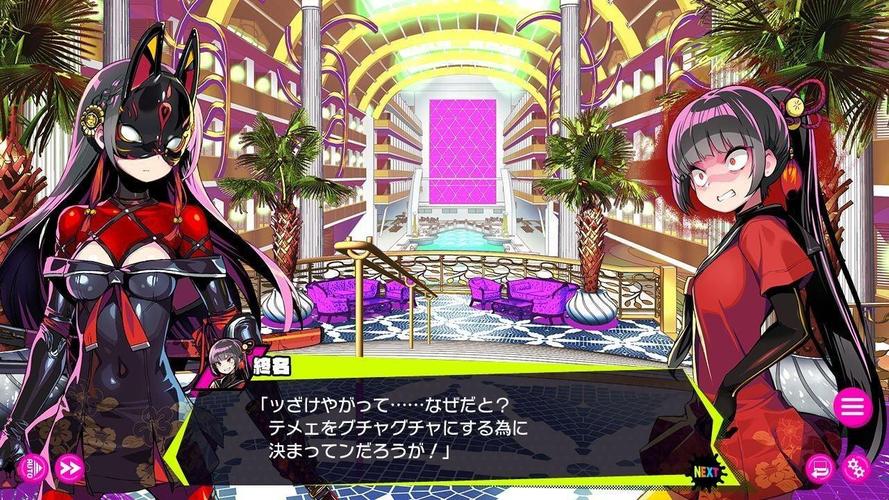This screenshot has height=500, width=889.
Task: Advance dialogue with the NEXT indicator
Action: point(706,468)
